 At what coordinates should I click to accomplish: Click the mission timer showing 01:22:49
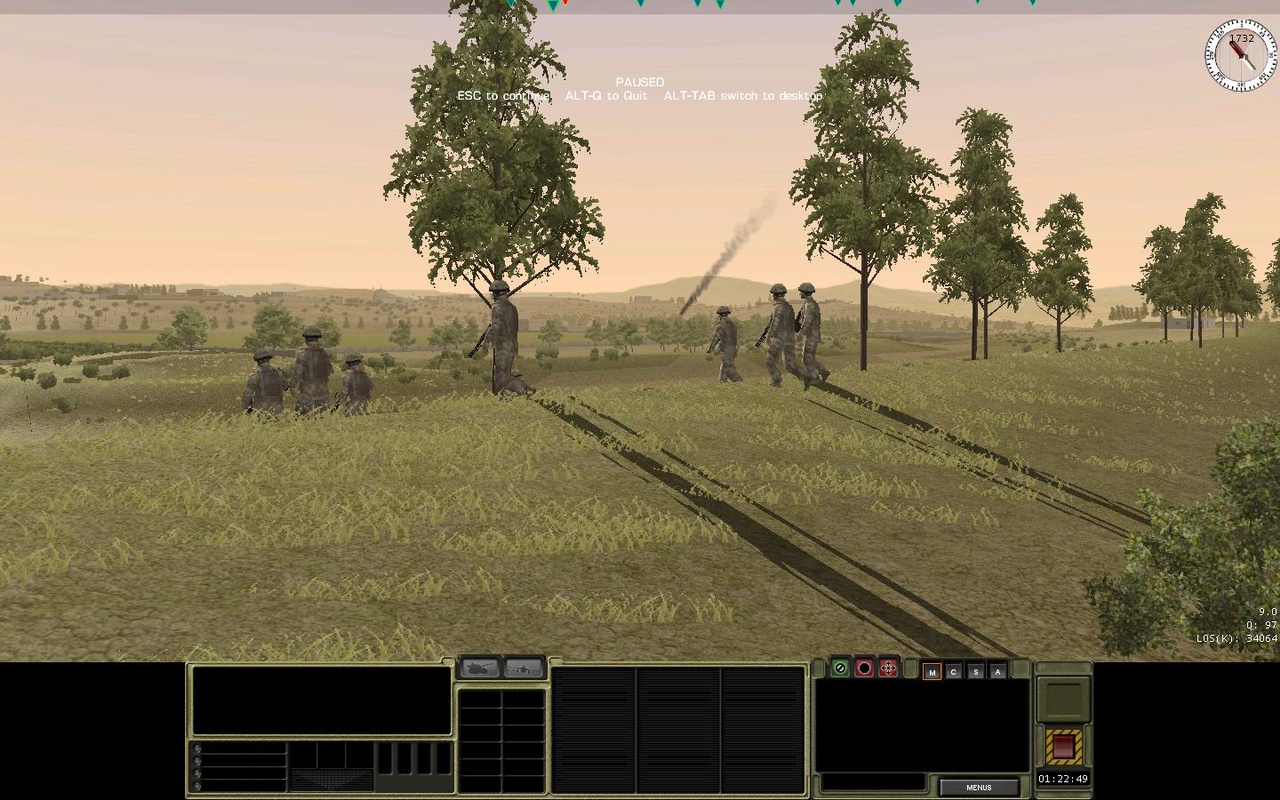pyautogui.click(x=1064, y=779)
